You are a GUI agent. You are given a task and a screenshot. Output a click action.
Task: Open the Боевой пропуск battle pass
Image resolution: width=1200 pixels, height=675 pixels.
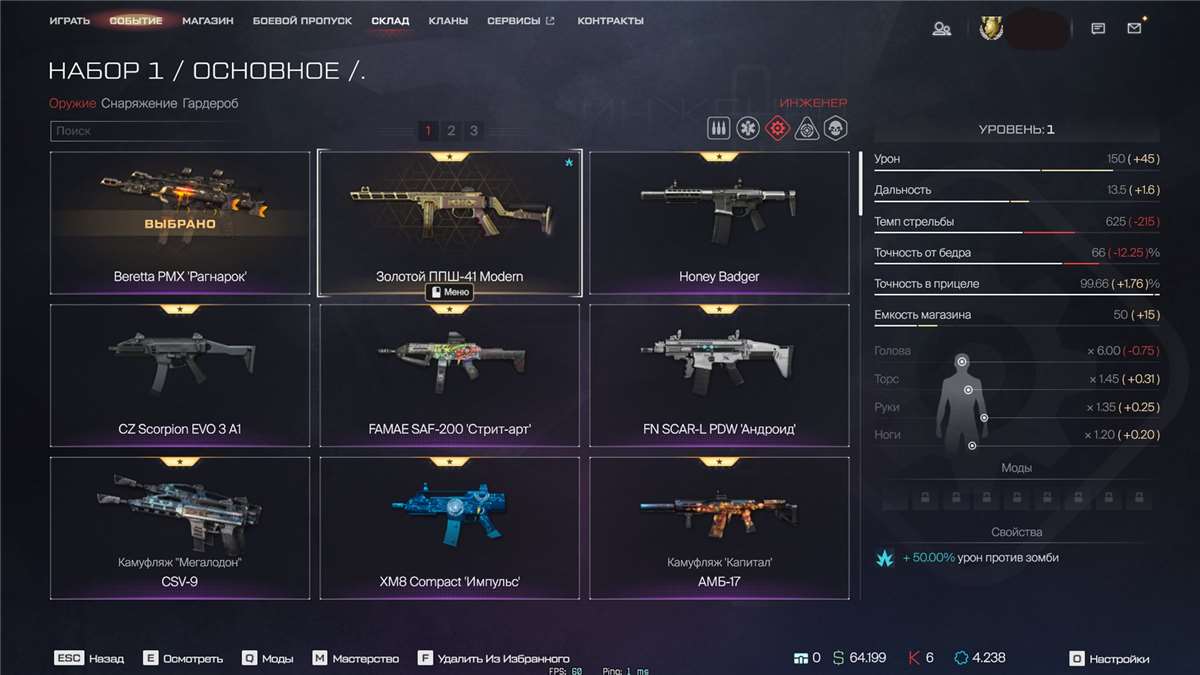[x=302, y=21]
